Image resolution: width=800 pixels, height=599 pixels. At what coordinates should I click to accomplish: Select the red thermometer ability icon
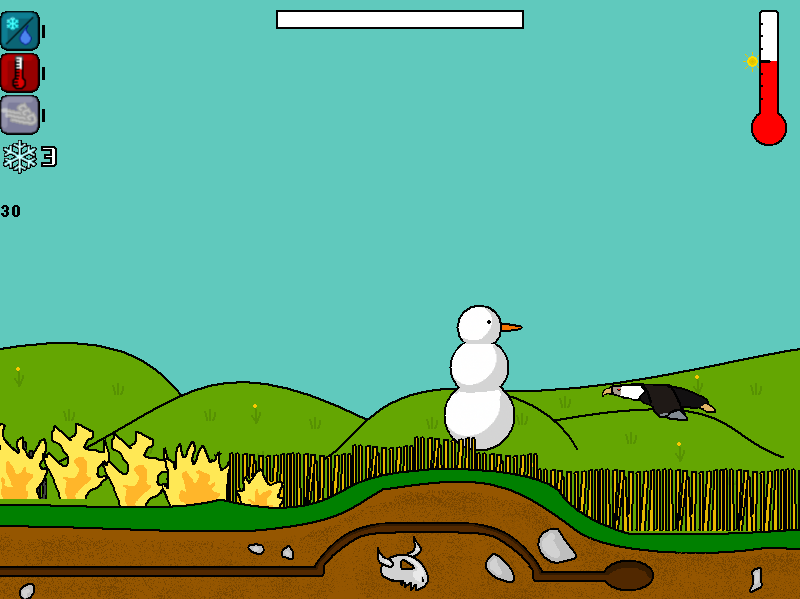pos(20,73)
